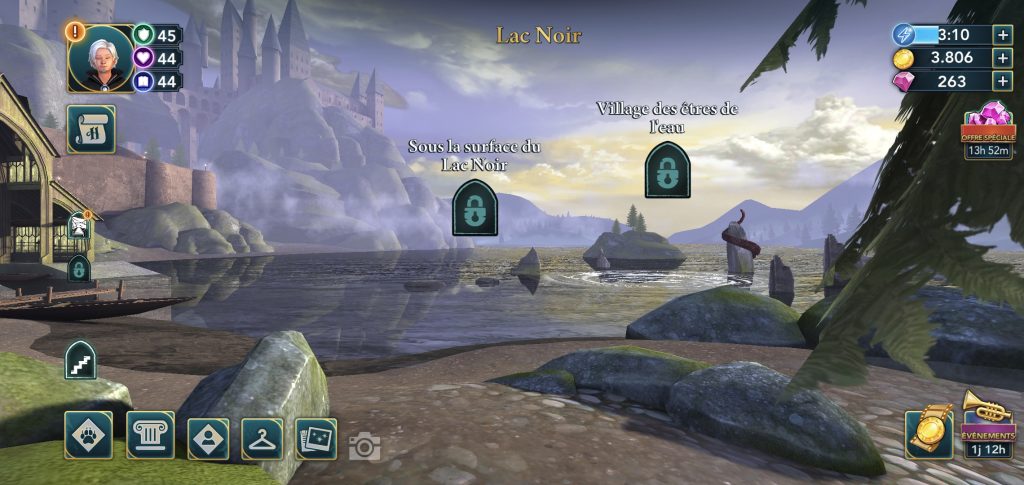Open the gold coin ticket icon
Image resolution: width=1024 pixels, height=485 pixels.
[929, 433]
